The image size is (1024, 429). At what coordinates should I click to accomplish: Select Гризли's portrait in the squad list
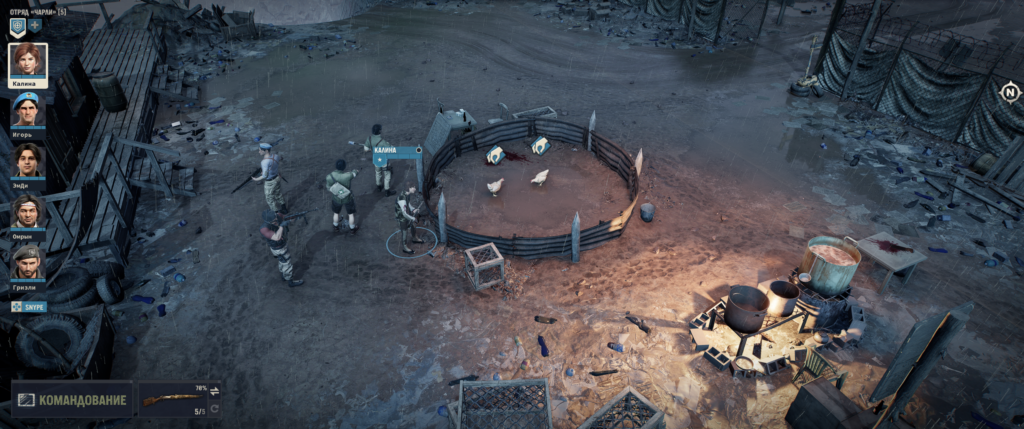[28, 261]
